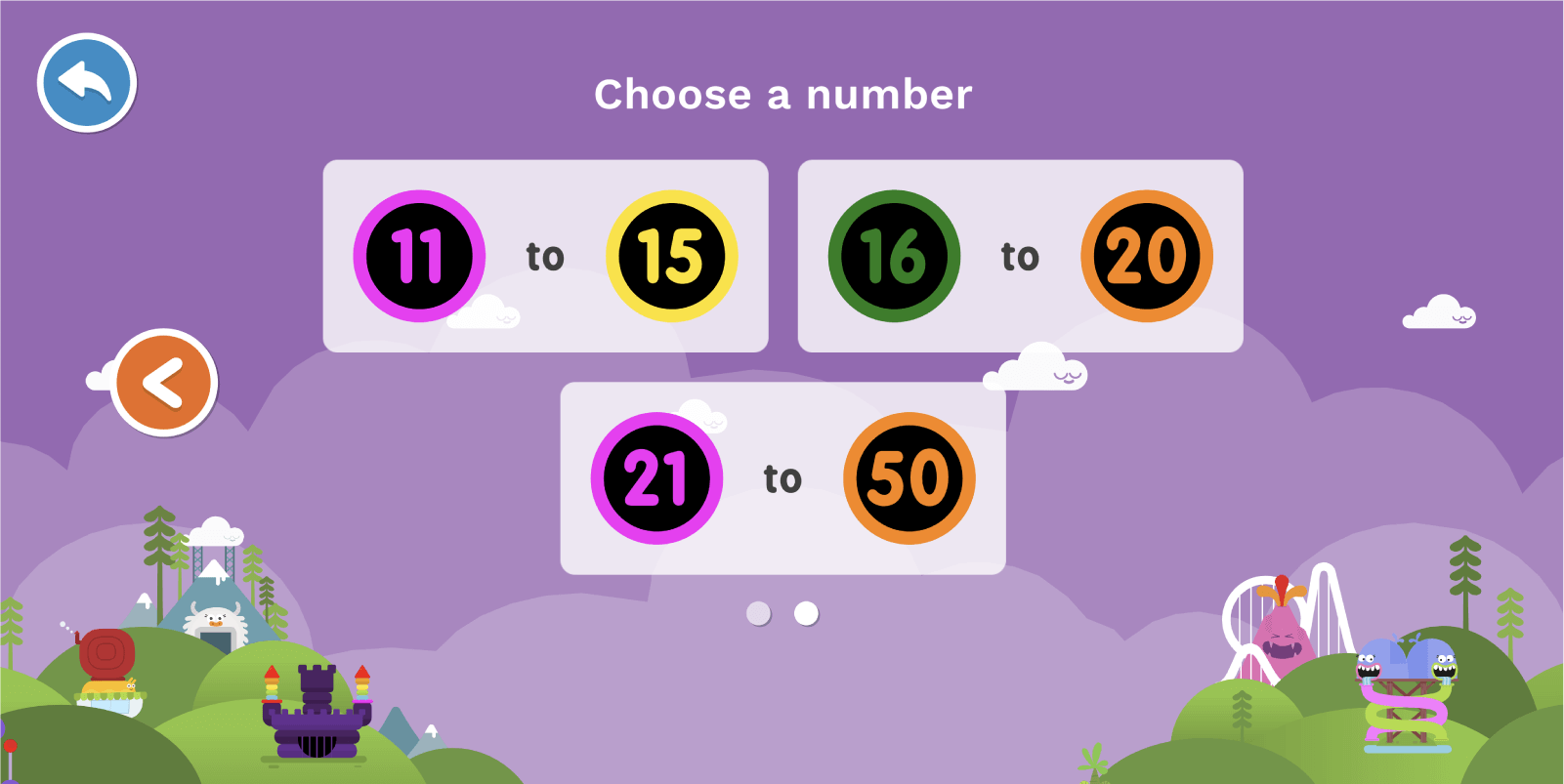Viewport: 1564px width, 784px height.
Task: Select the number 20 circle
Action: click(x=1146, y=255)
